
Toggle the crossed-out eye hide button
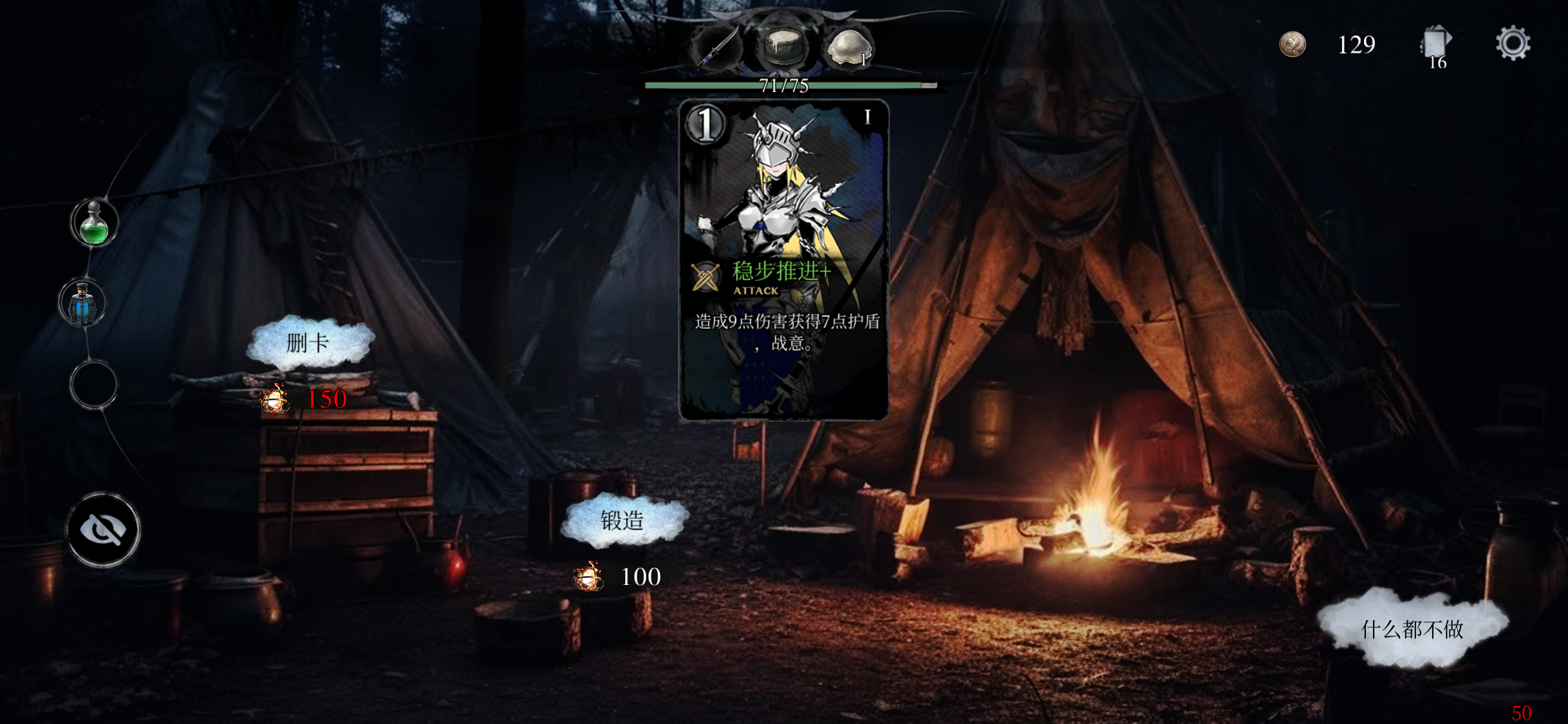point(103,530)
